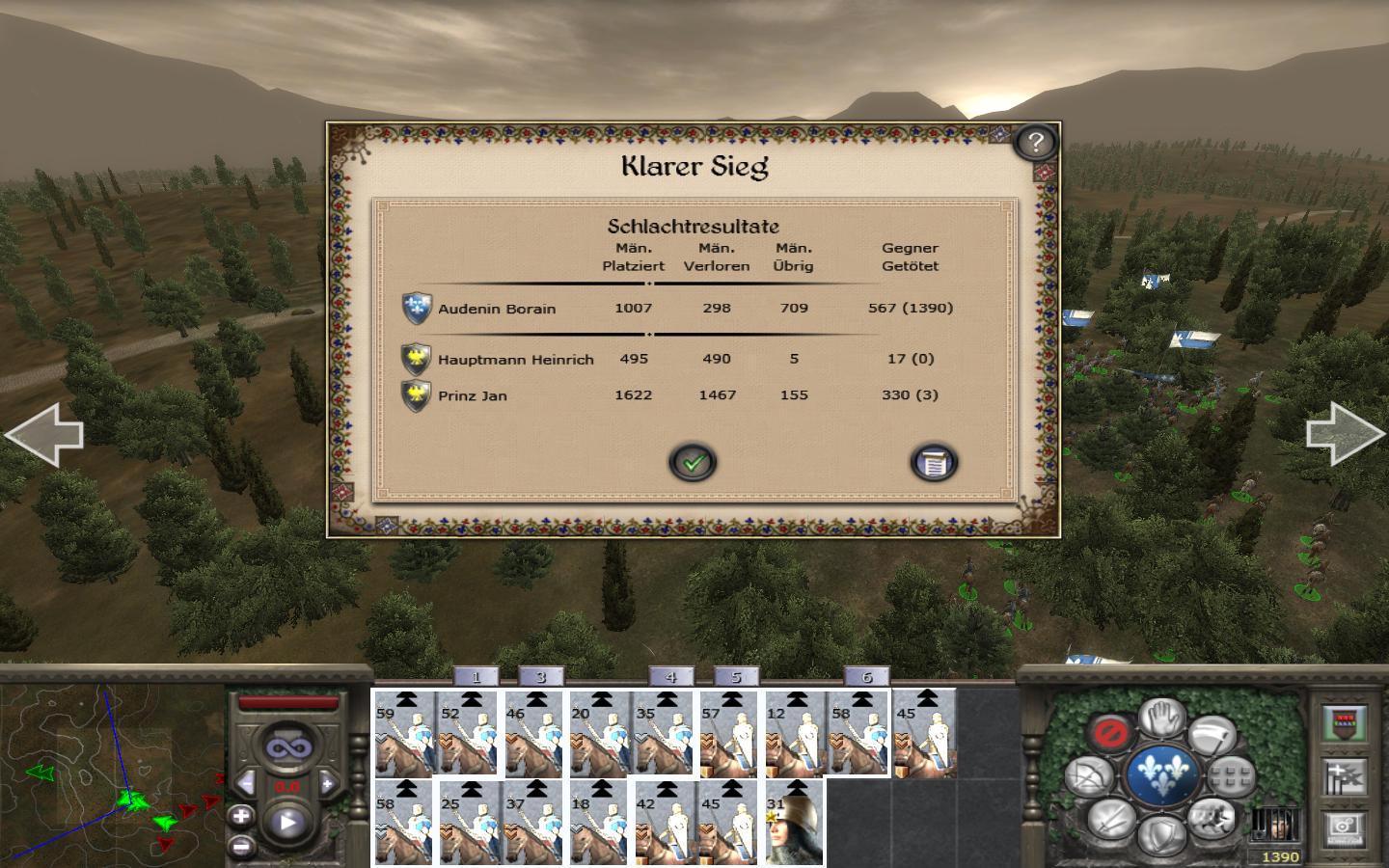Select the cavalry unit card showing 12 men
The width and height of the screenshot is (1389, 868).
click(796, 733)
